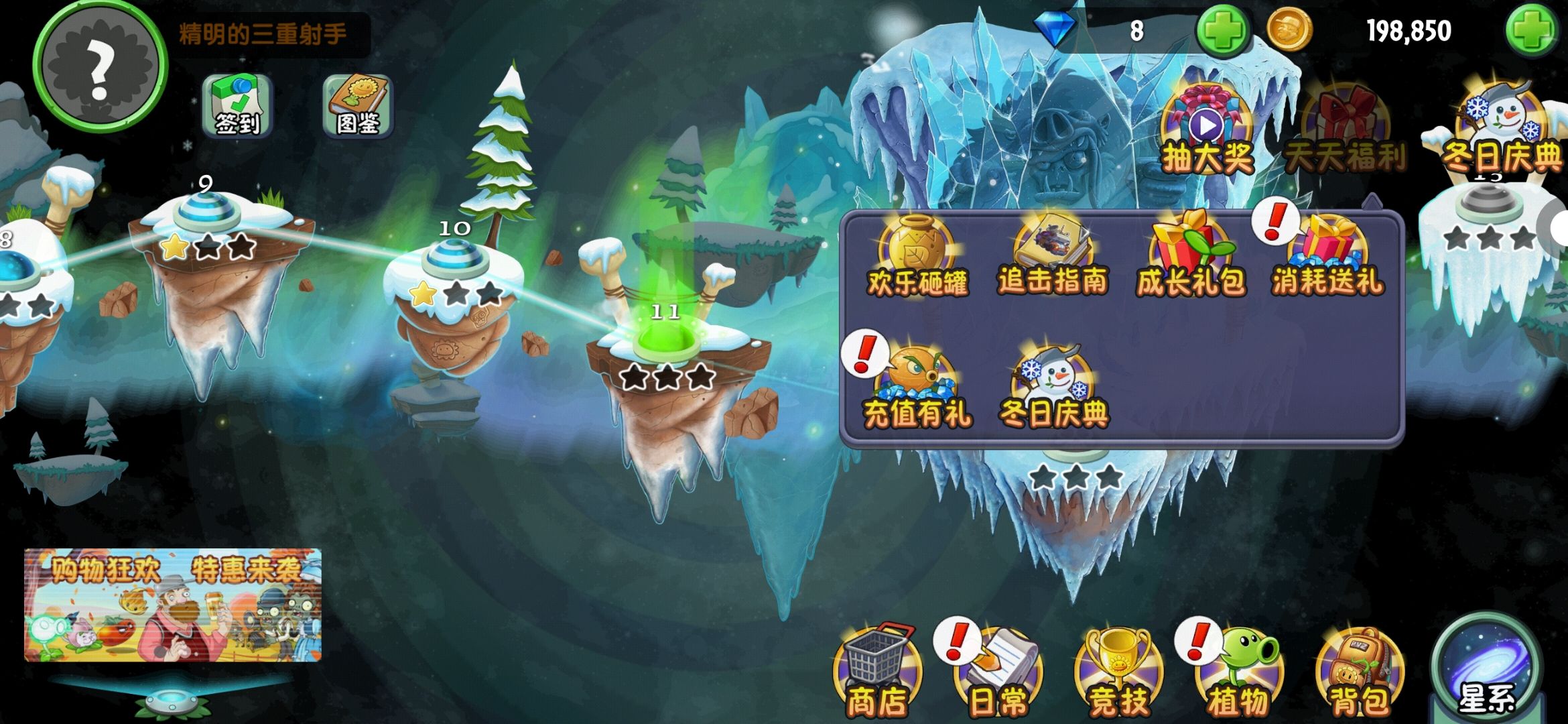Open the 日常 daily tasks

998,672
